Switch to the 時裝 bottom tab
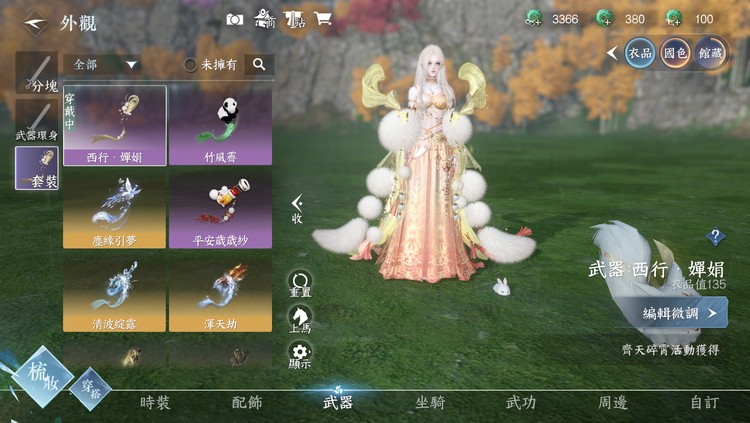This screenshot has width=750, height=423. coord(155,403)
